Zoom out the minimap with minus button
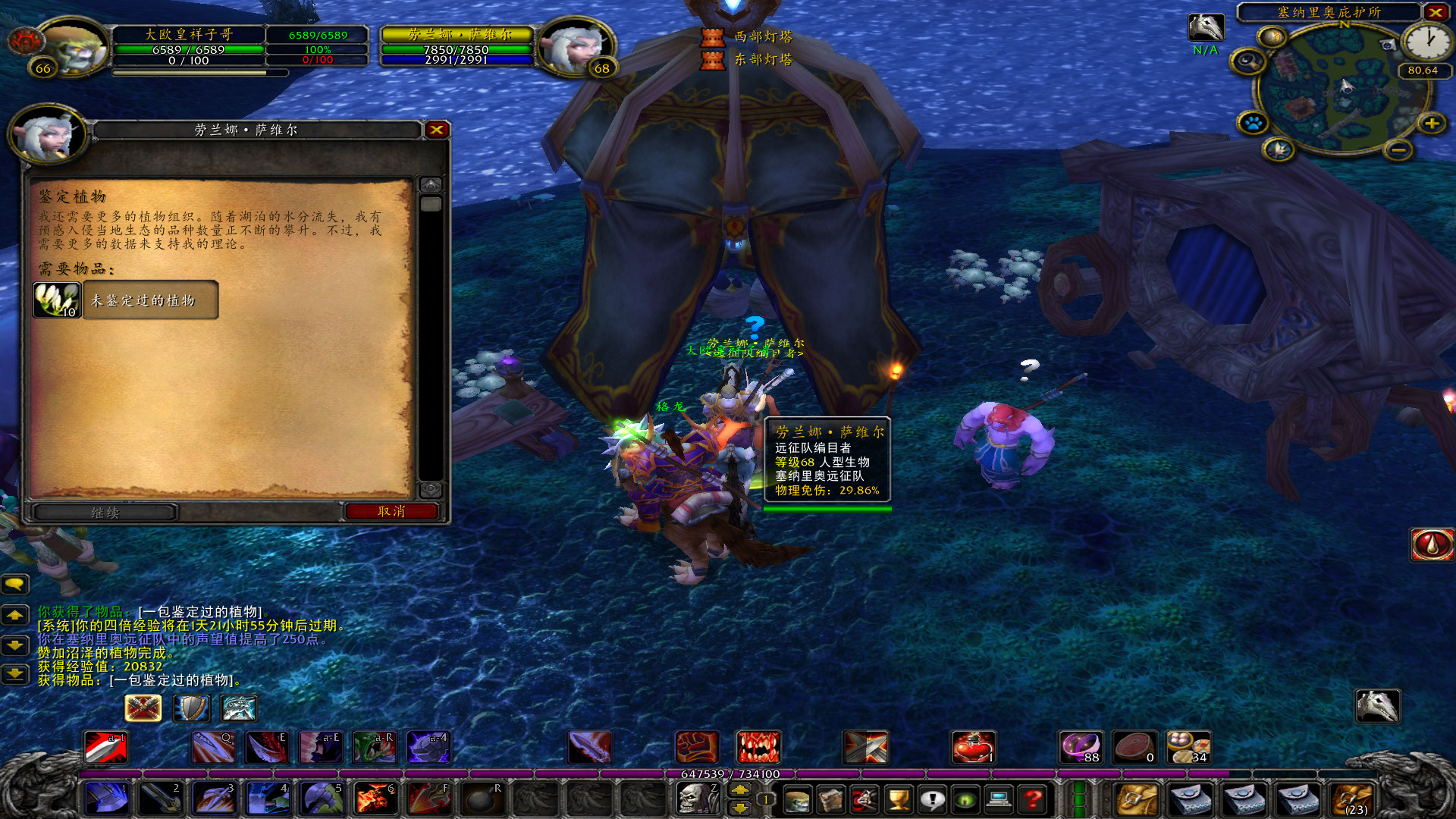 [x=1398, y=150]
